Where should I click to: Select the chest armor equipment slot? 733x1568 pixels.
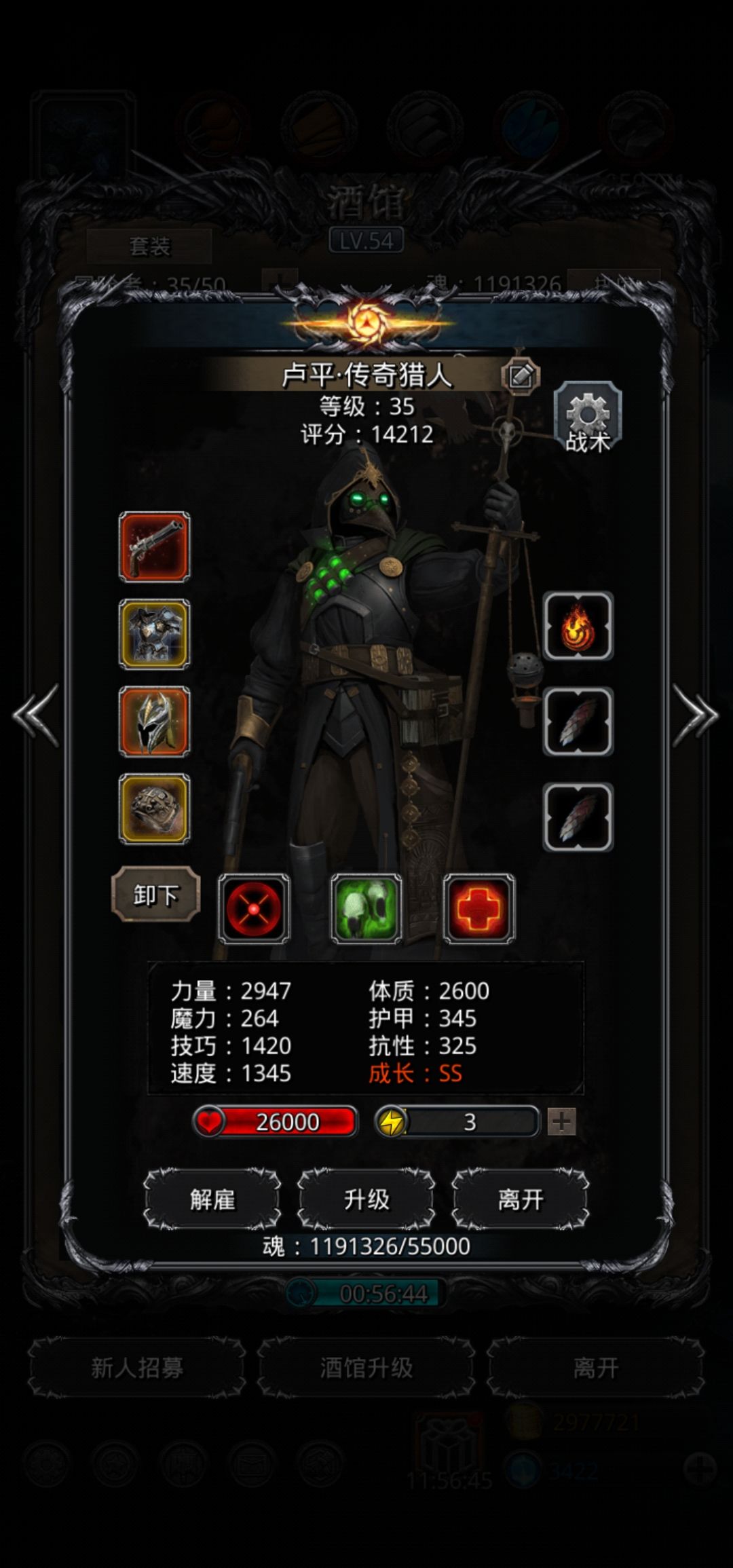155,634
